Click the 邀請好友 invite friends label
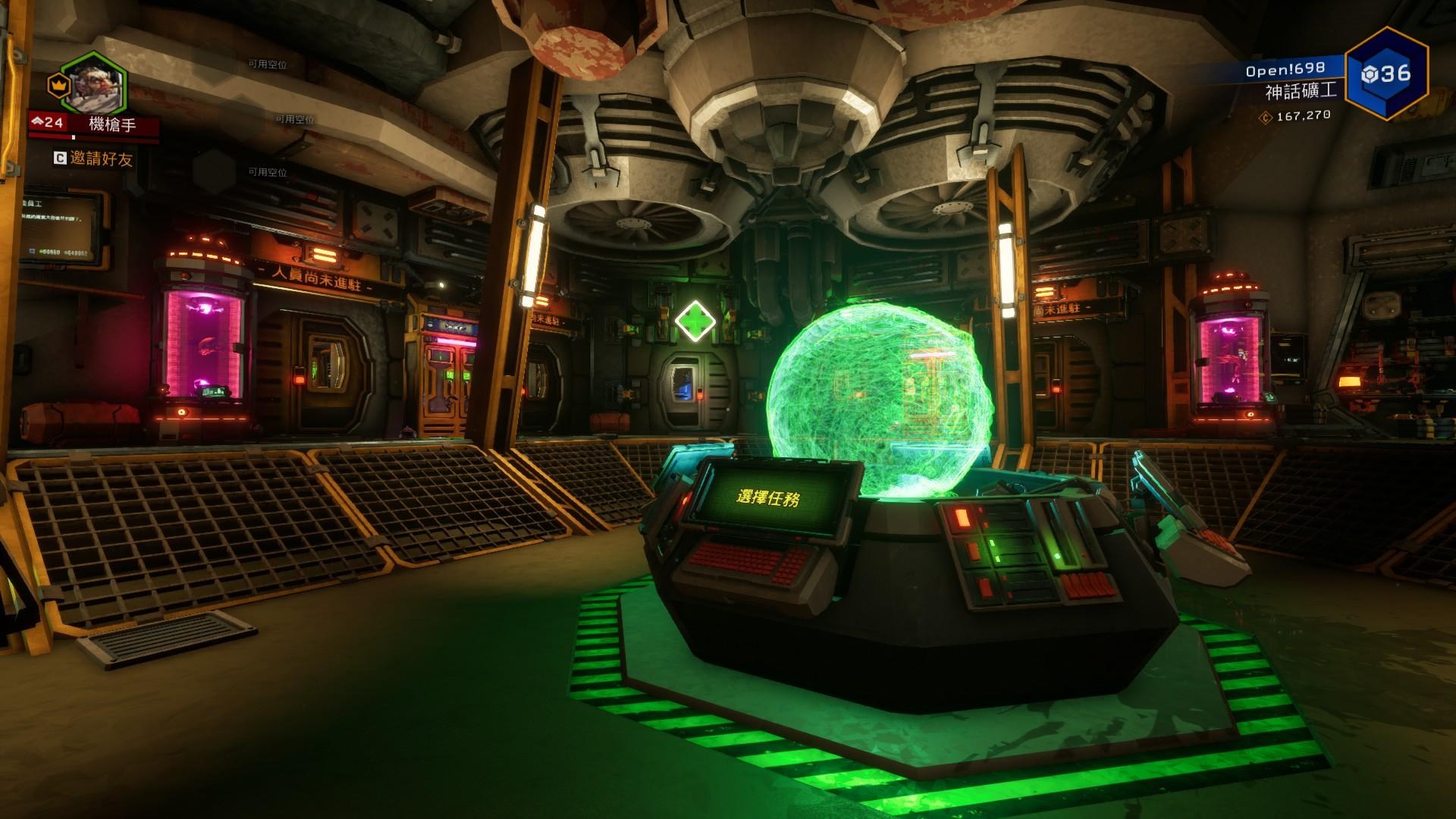The width and height of the screenshot is (1456, 819). [x=101, y=158]
